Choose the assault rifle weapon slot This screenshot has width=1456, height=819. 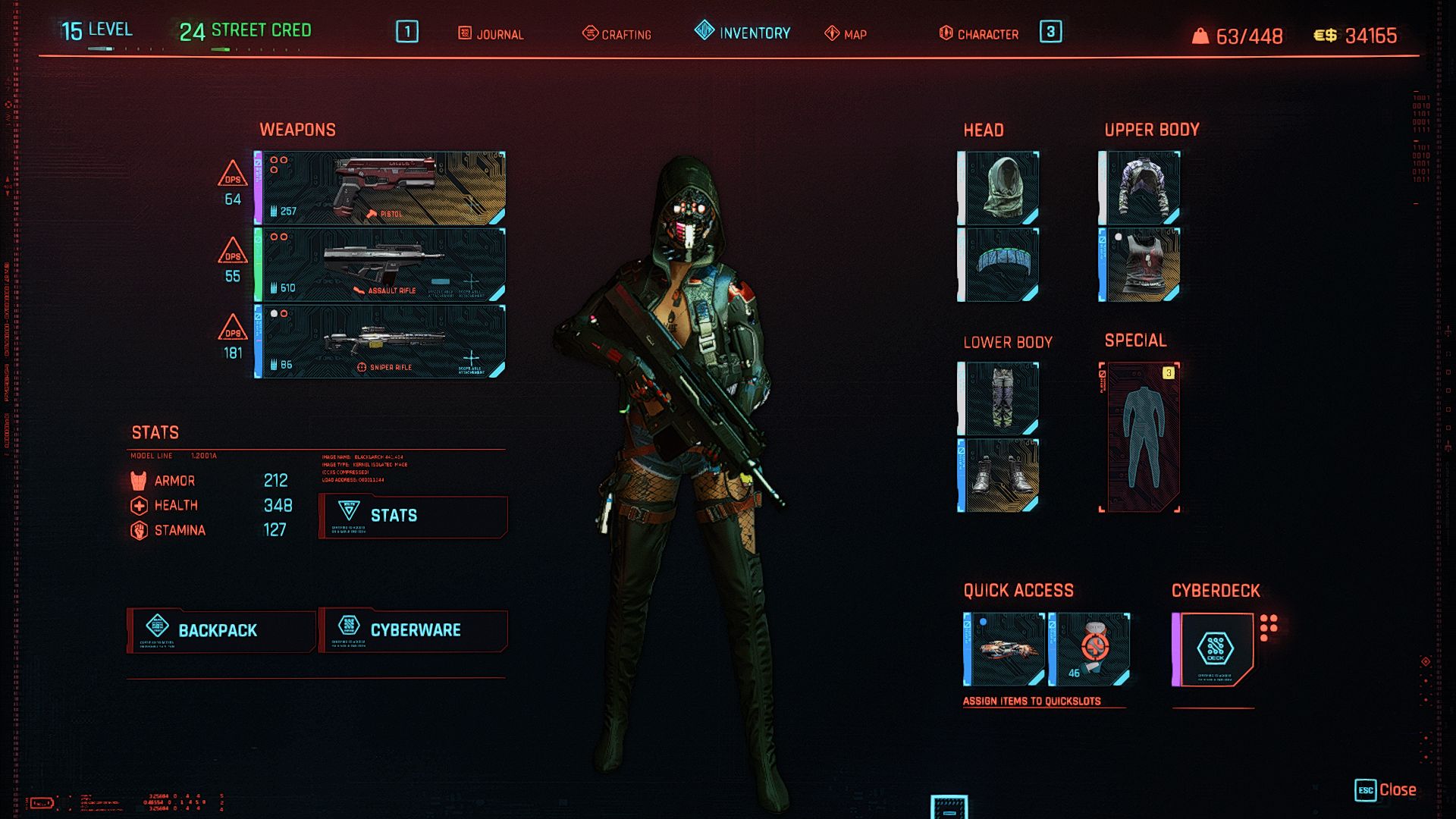pos(381,265)
